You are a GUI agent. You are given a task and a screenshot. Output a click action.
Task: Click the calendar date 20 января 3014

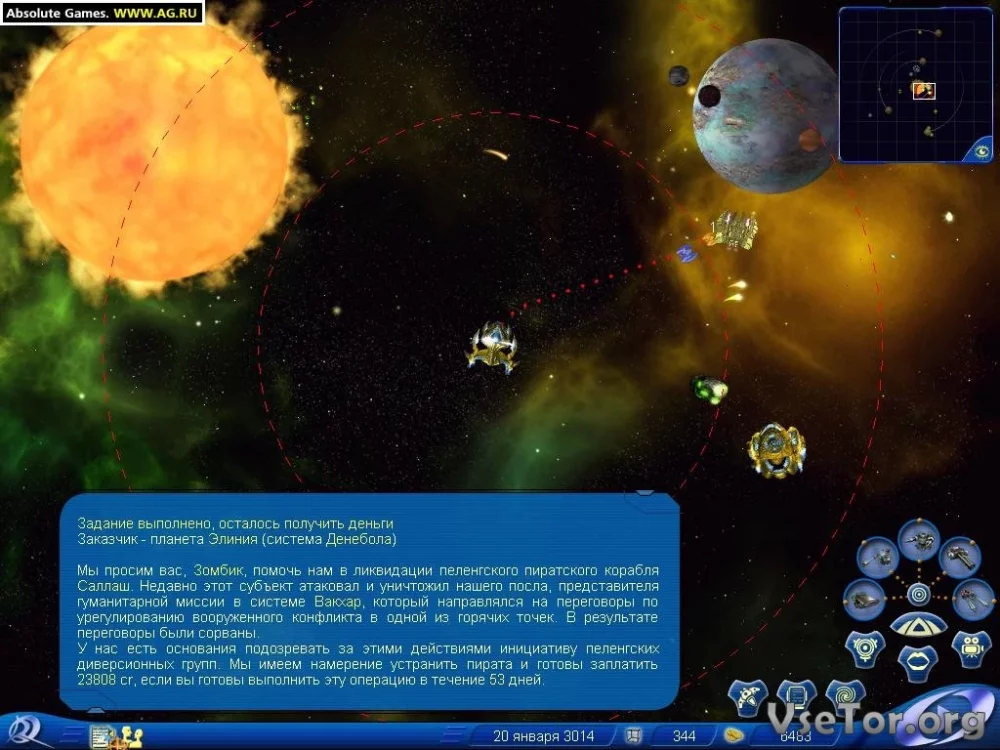pyautogui.click(x=543, y=736)
